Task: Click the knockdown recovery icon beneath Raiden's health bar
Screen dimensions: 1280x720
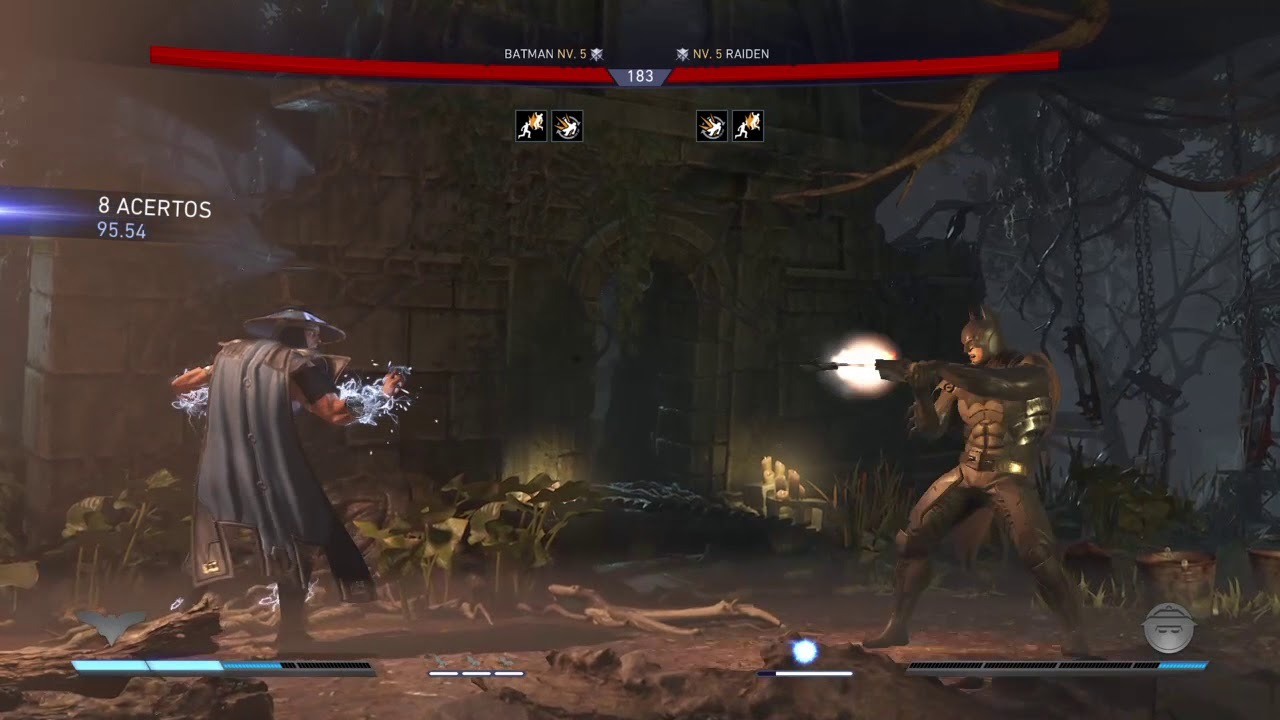Action: 712,126
